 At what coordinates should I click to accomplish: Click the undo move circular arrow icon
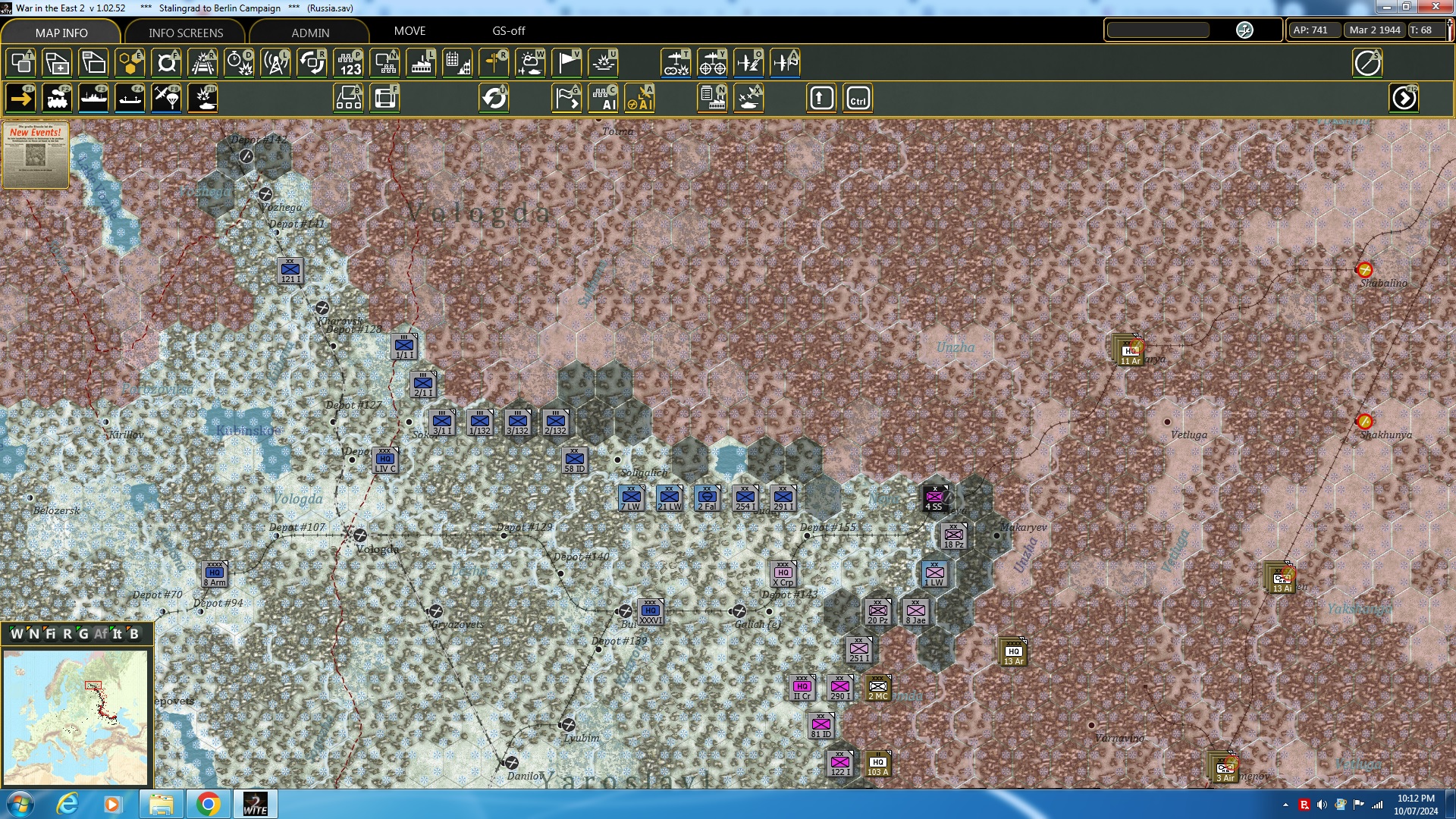[x=495, y=98]
